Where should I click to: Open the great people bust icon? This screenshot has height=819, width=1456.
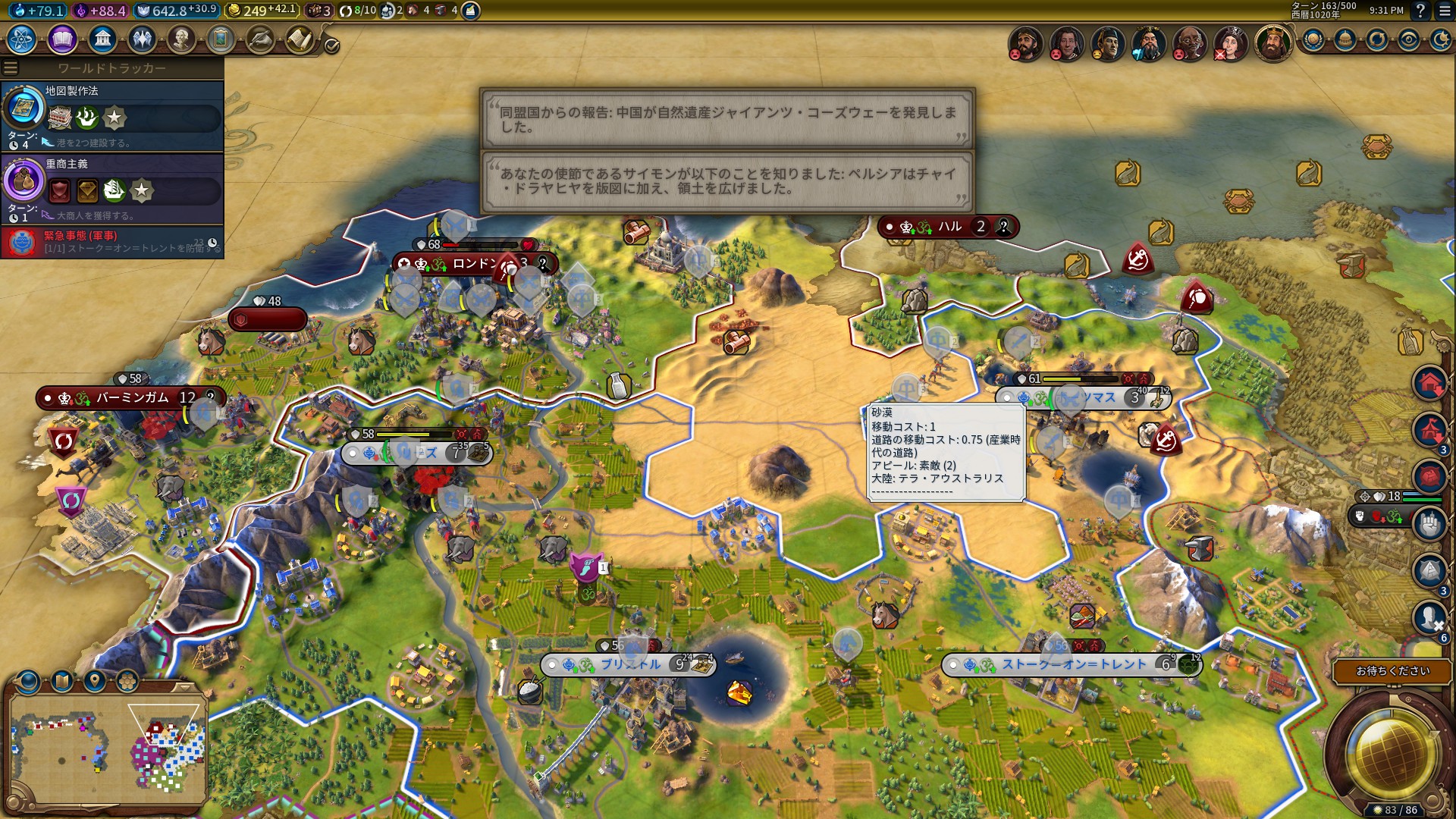point(181,39)
